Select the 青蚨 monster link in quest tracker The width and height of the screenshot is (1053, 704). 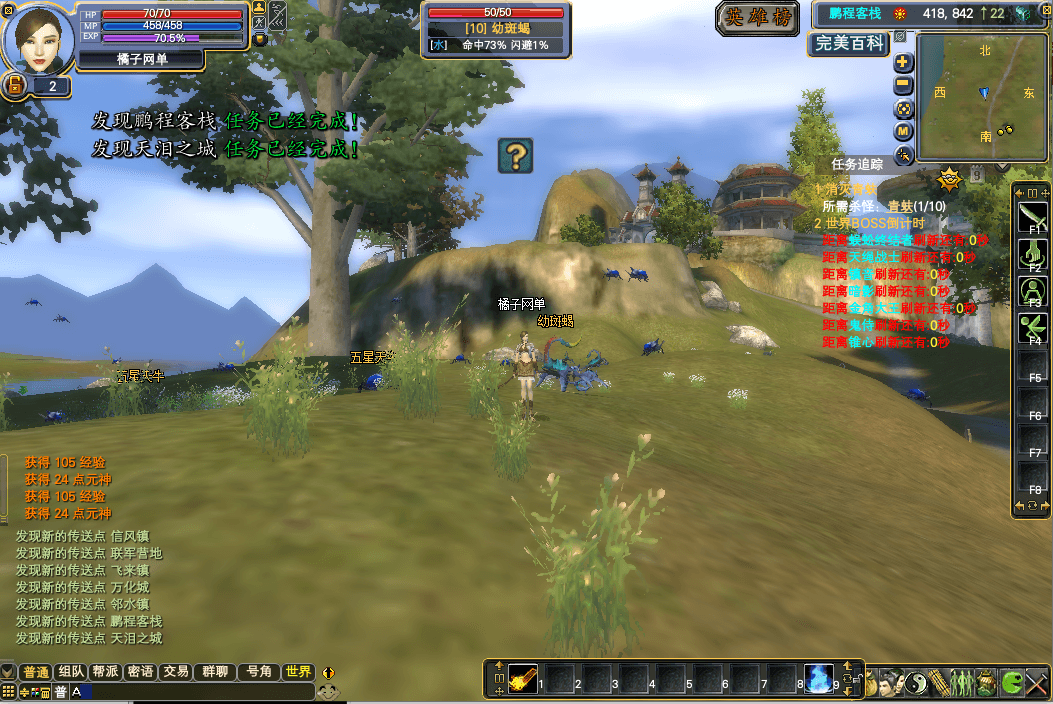[901, 206]
